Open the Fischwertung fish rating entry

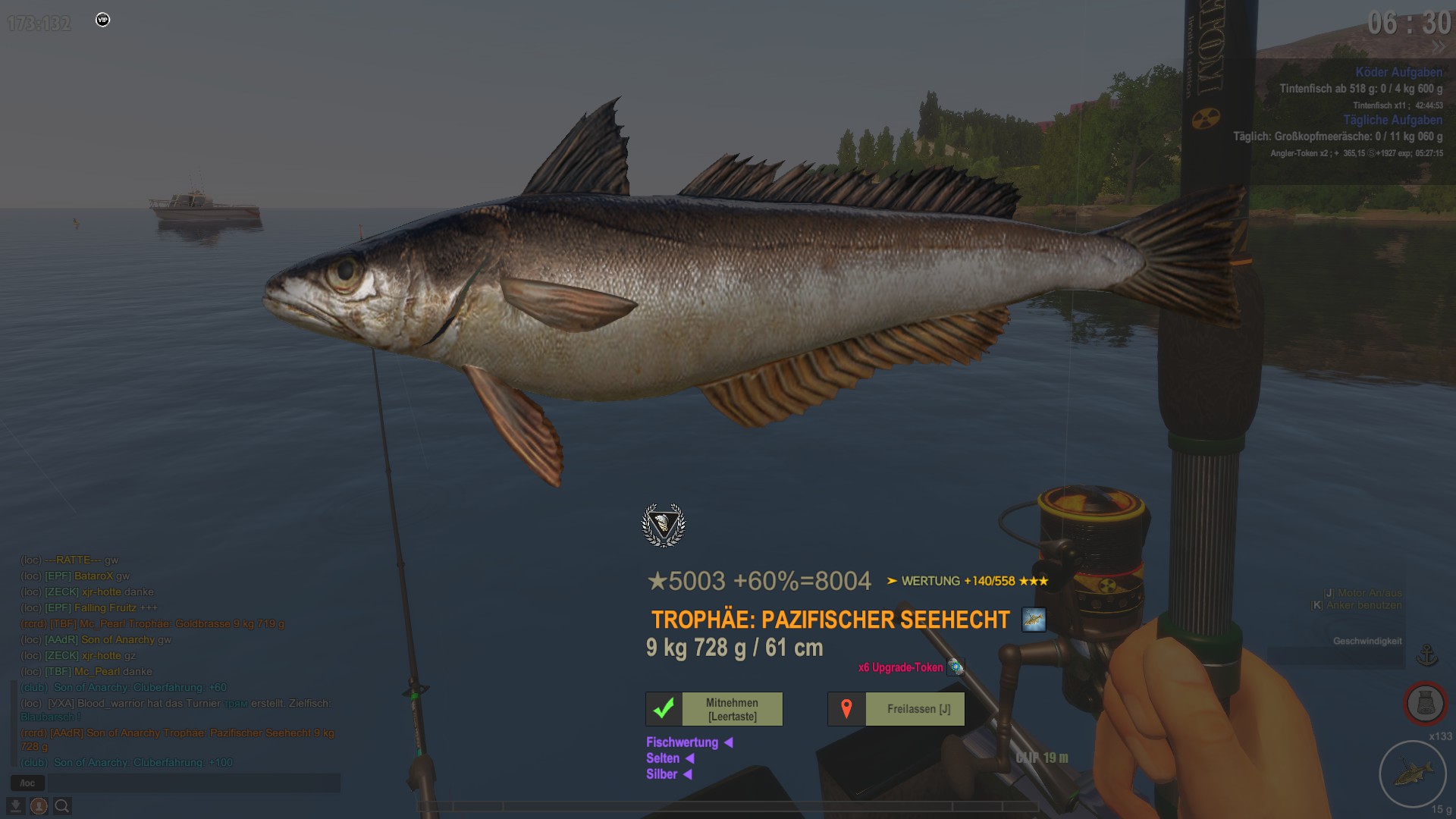click(x=682, y=742)
